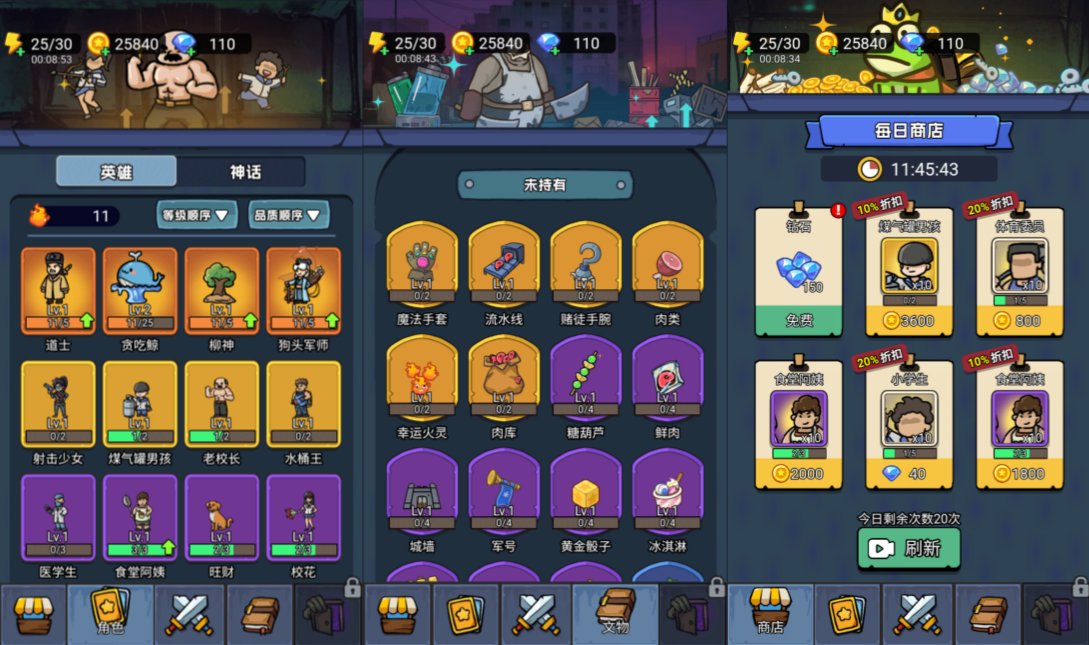Choose the 赌徒手腕 hook artifact

[x=586, y=263]
